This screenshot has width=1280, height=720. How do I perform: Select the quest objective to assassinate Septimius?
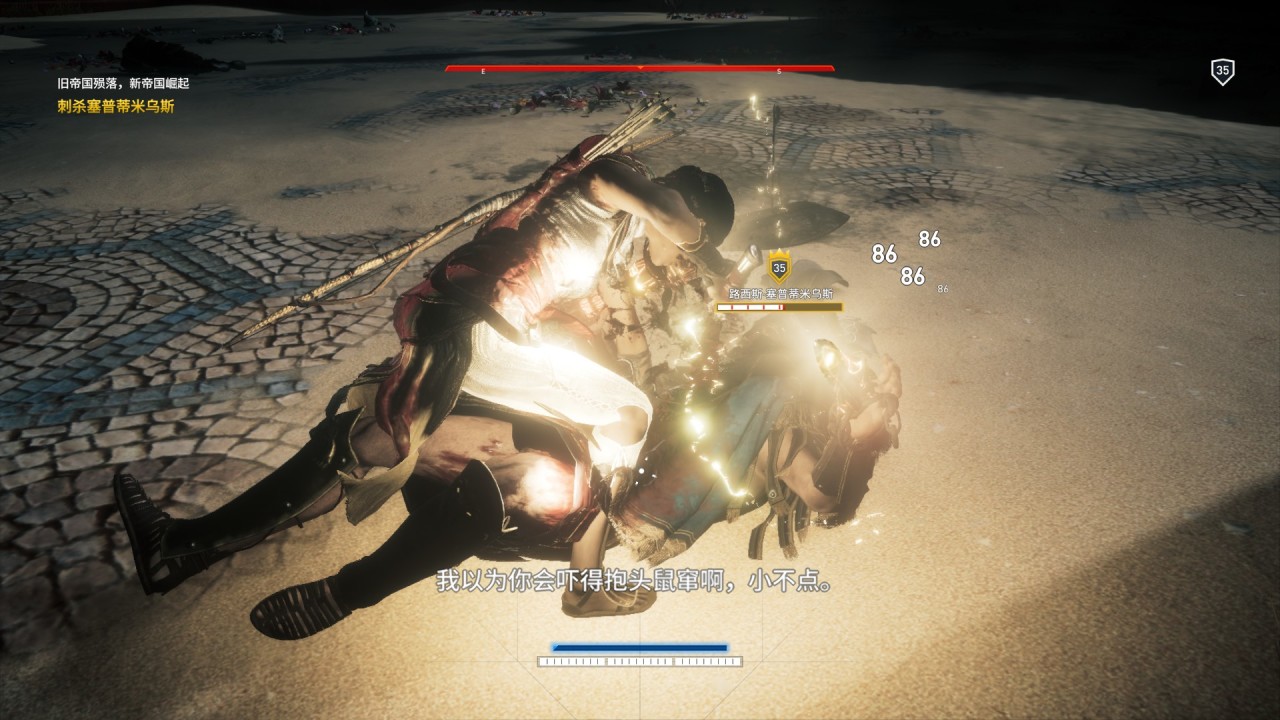coord(116,106)
